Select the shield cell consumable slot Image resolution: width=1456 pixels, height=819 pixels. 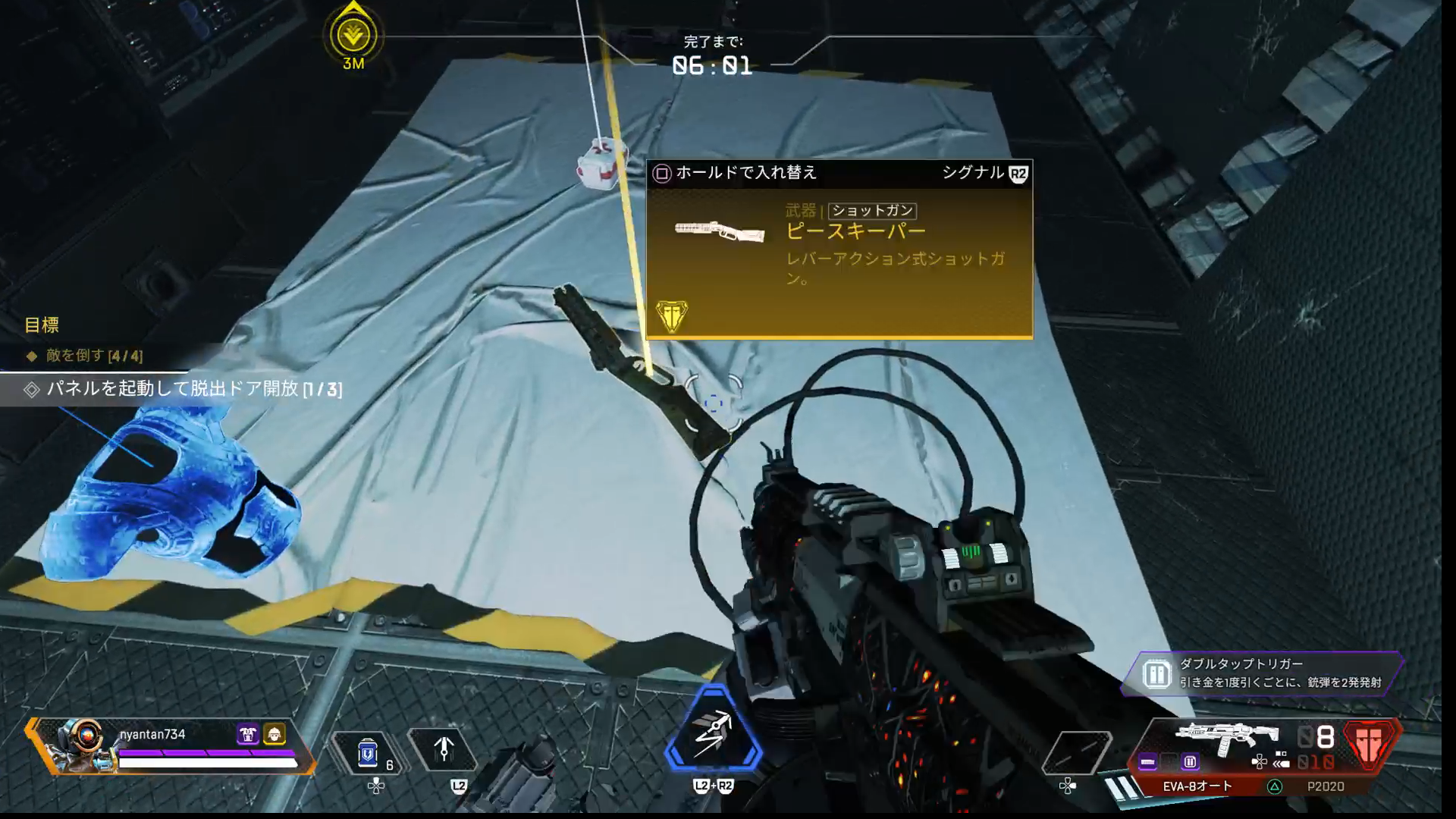(x=369, y=752)
